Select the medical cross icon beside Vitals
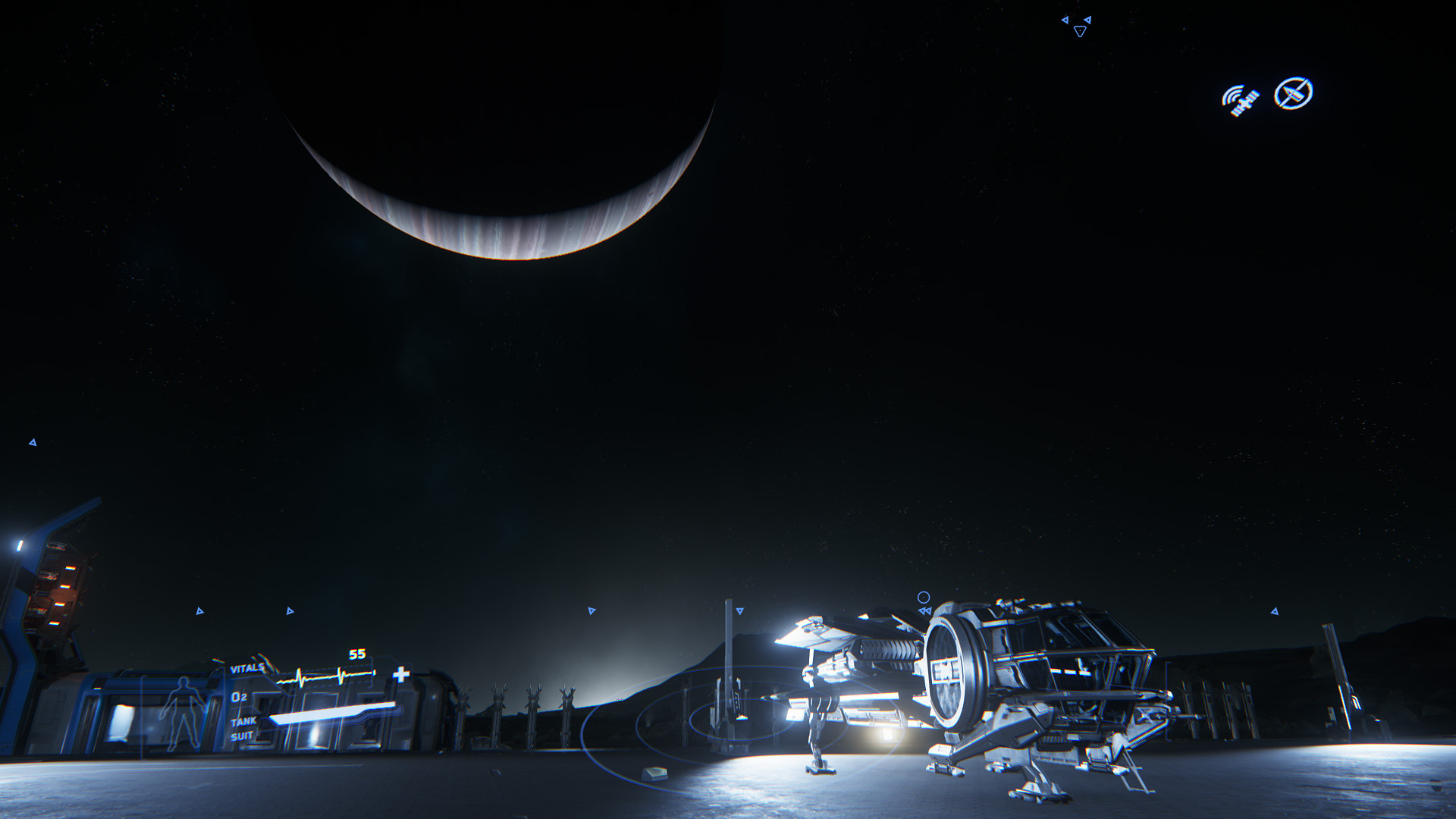Viewport: 1456px width, 819px height. [x=401, y=673]
